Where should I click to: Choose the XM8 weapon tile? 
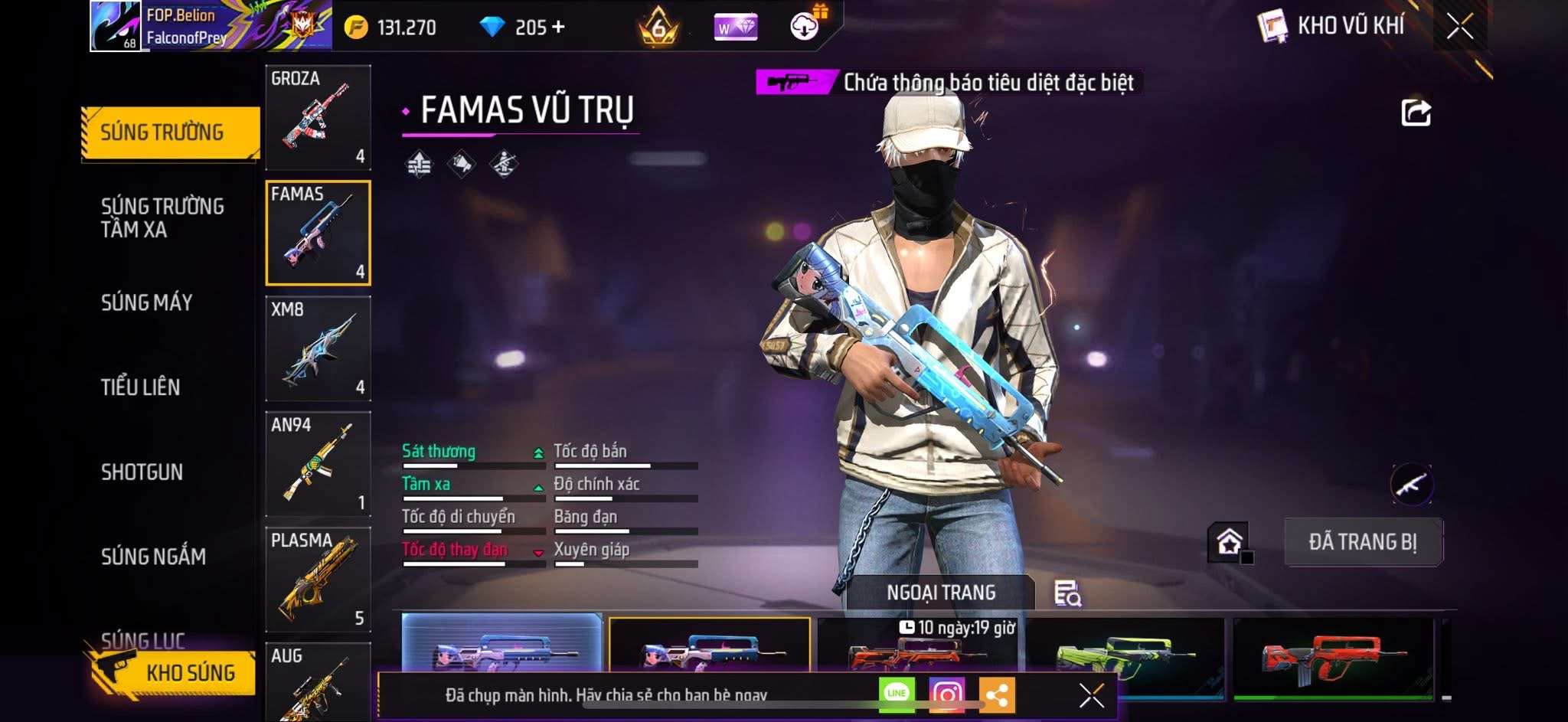click(318, 349)
